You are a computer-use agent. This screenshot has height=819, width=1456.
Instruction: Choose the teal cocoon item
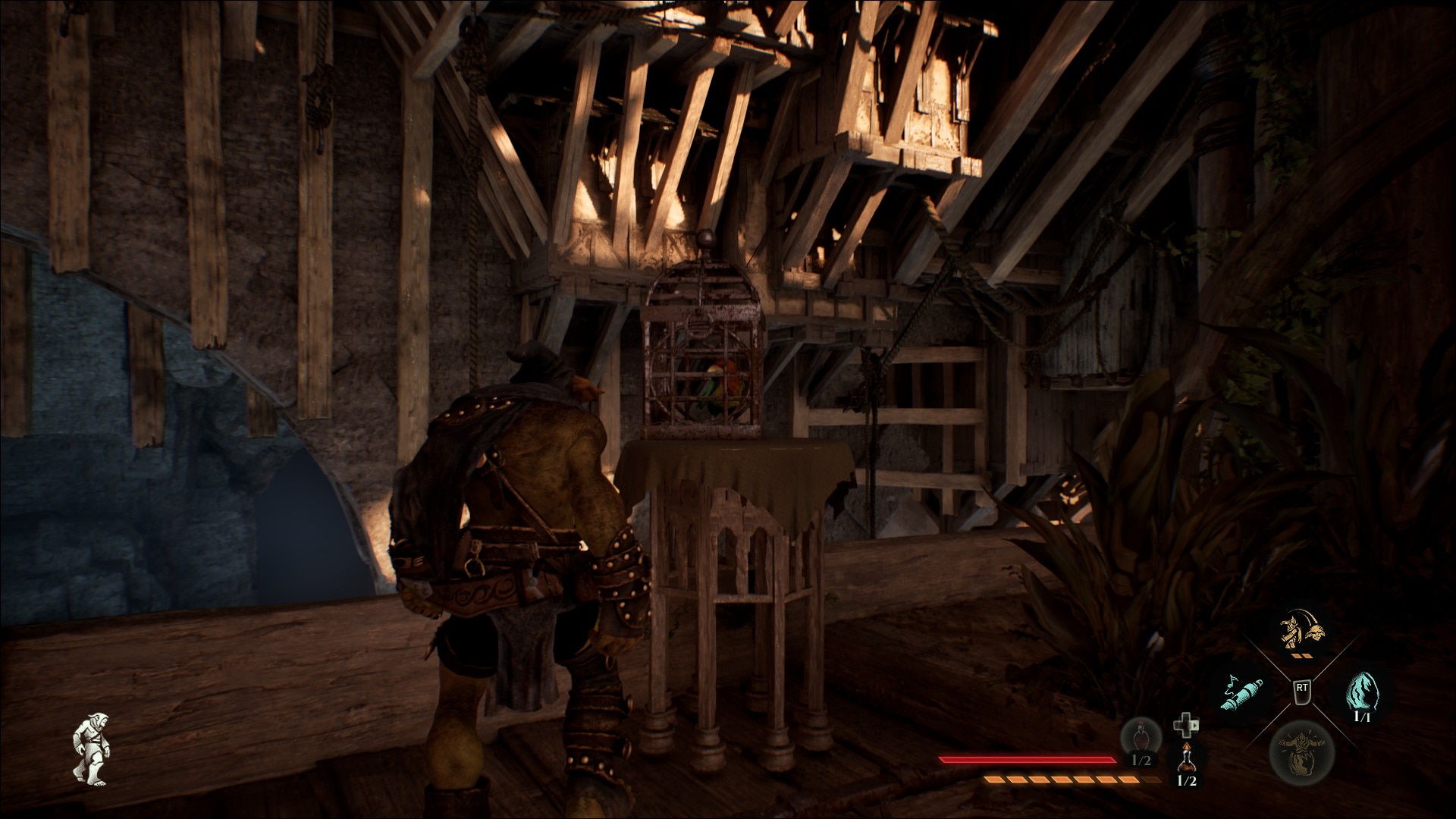tap(1361, 692)
